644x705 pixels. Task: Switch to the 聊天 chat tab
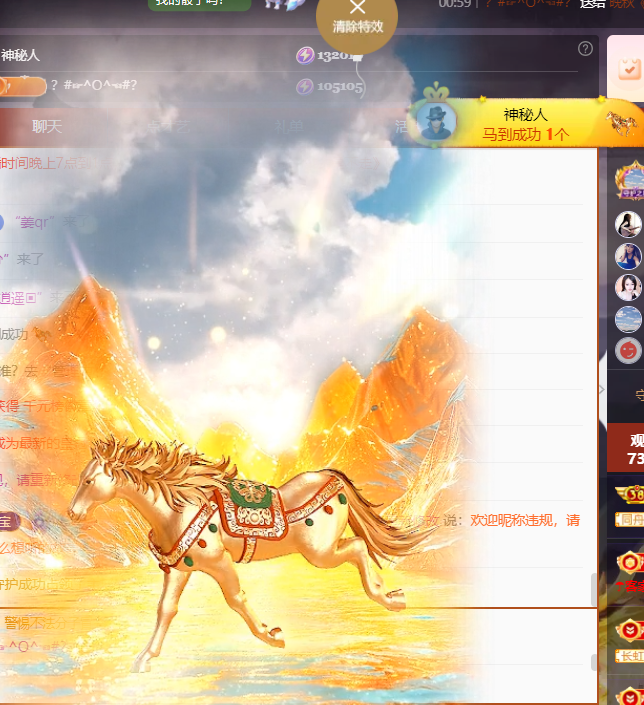47,127
